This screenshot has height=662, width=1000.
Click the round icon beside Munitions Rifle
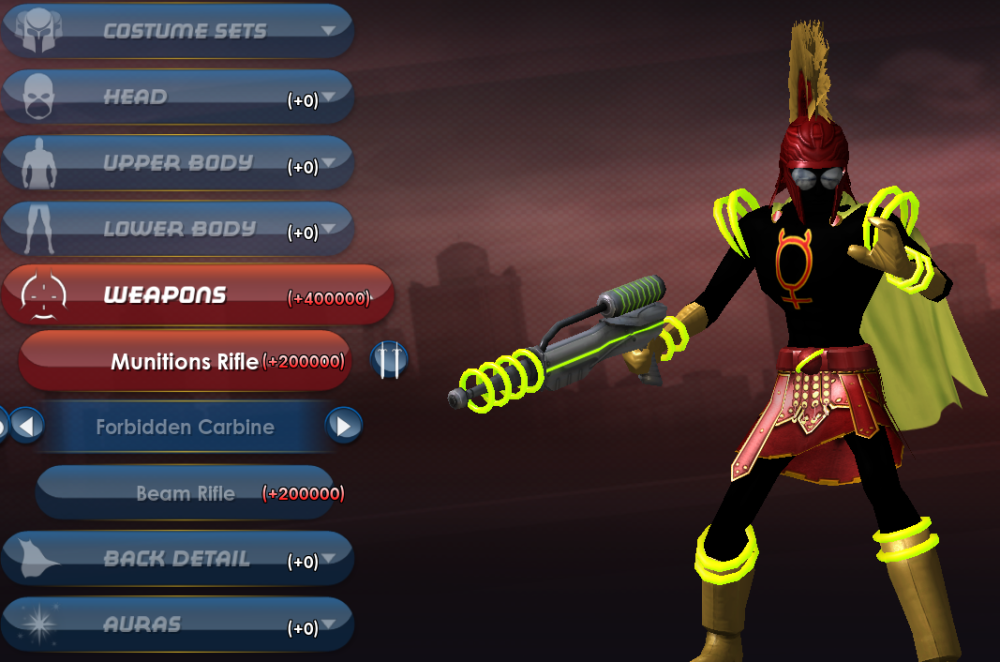(389, 359)
